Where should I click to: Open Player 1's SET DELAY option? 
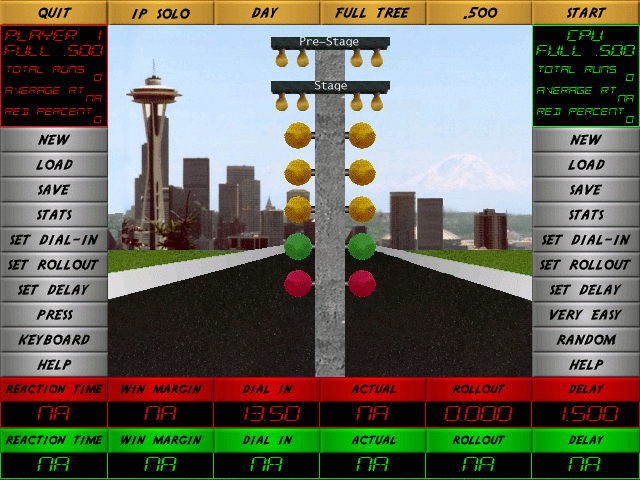(x=54, y=290)
